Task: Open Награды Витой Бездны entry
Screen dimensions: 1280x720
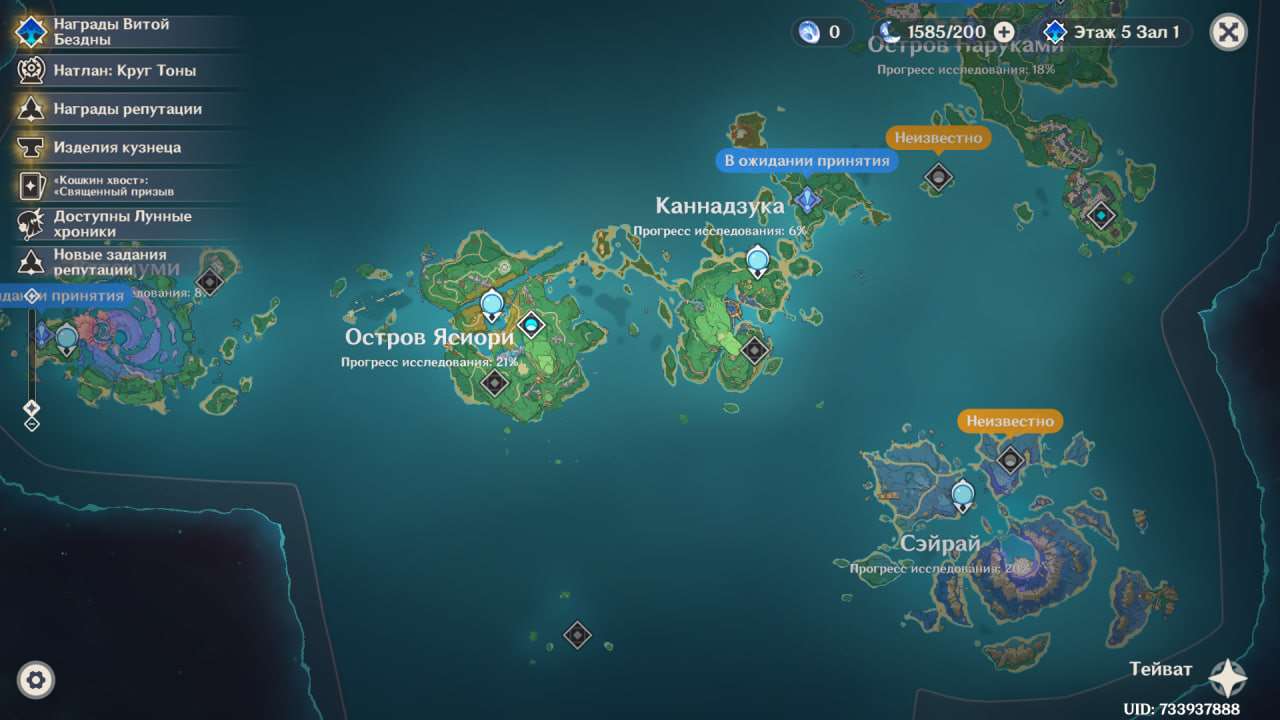Action: pyautogui.click(x=110, y=31)
